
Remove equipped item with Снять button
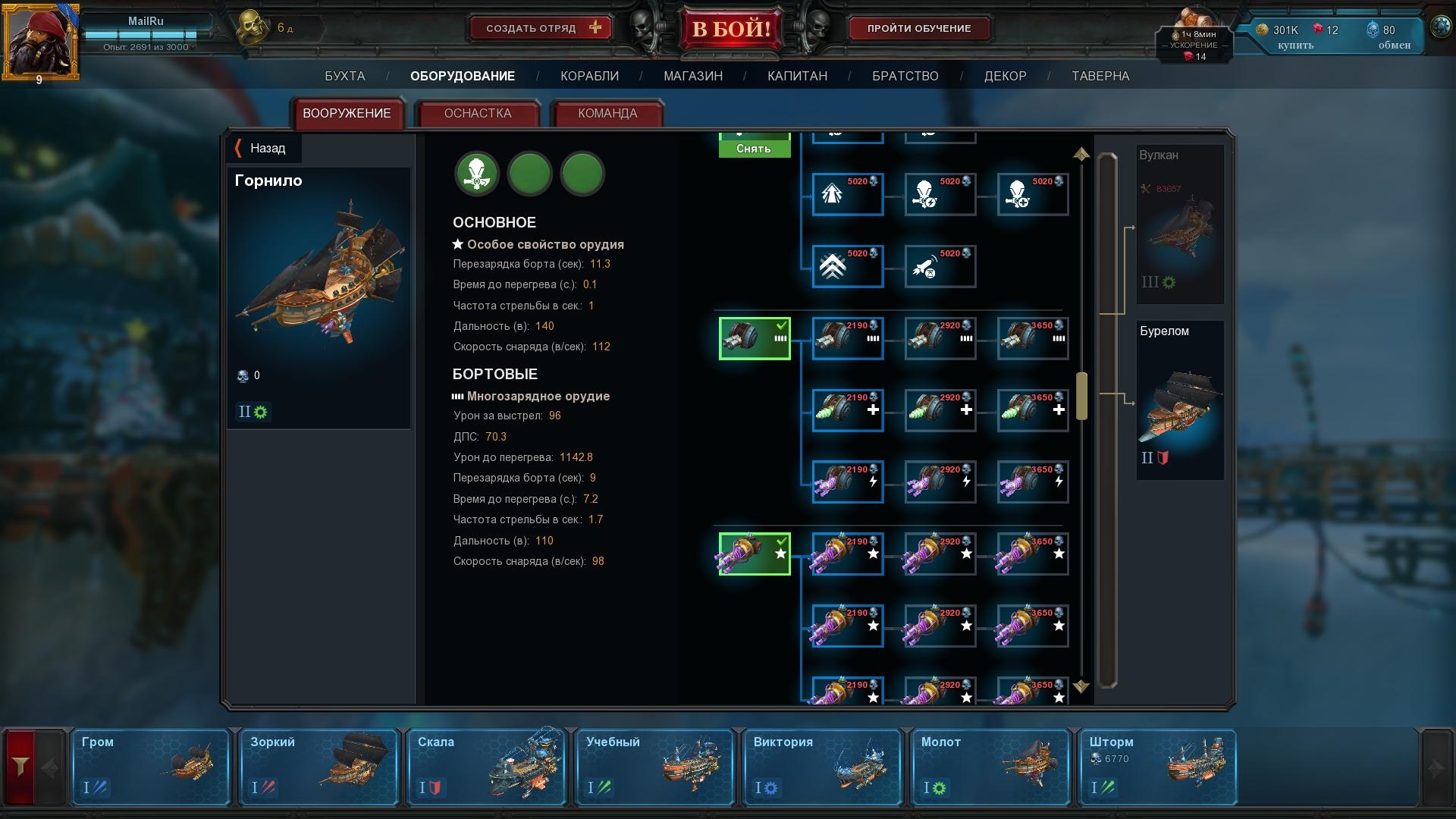[754, 148]
